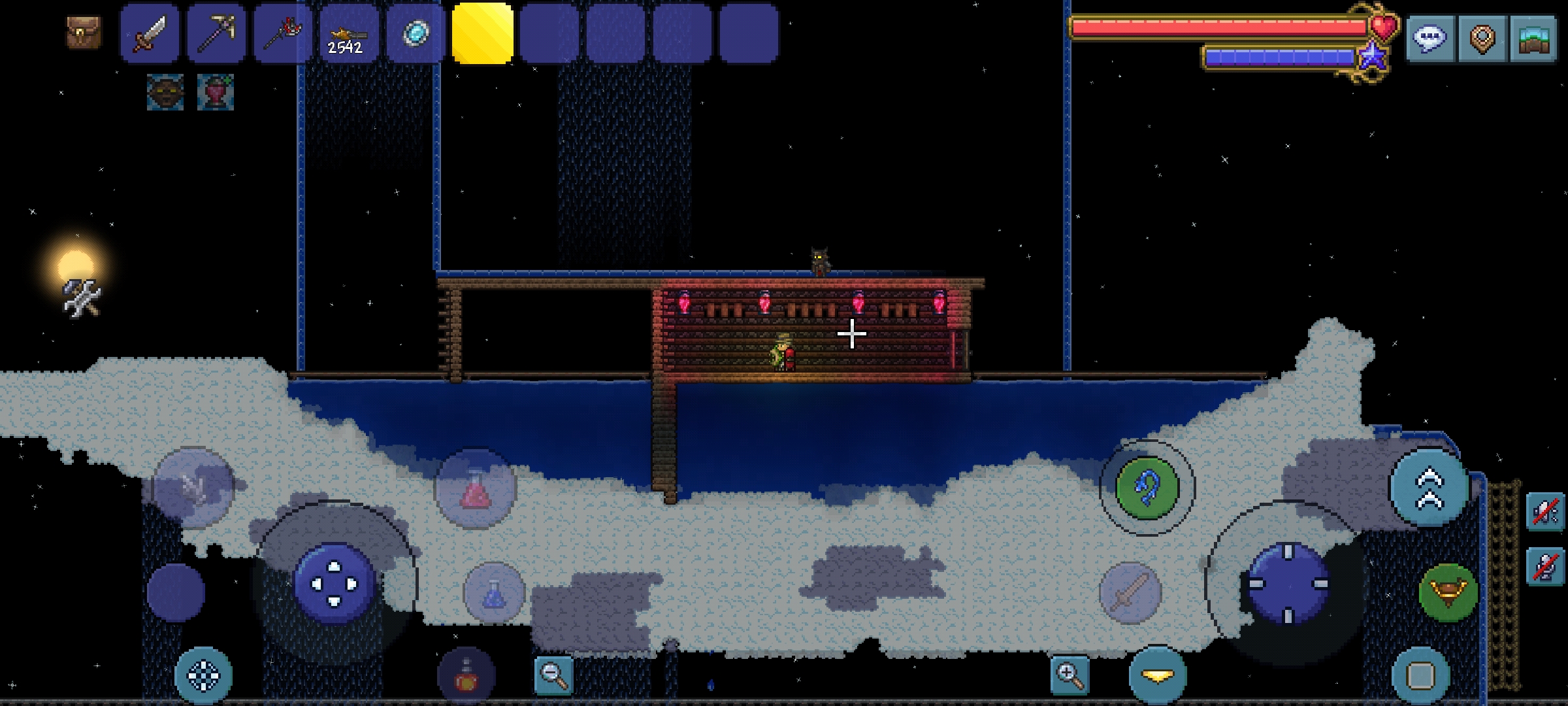
Task: Open the chat speech bubble button
Action: point(1430,39)
